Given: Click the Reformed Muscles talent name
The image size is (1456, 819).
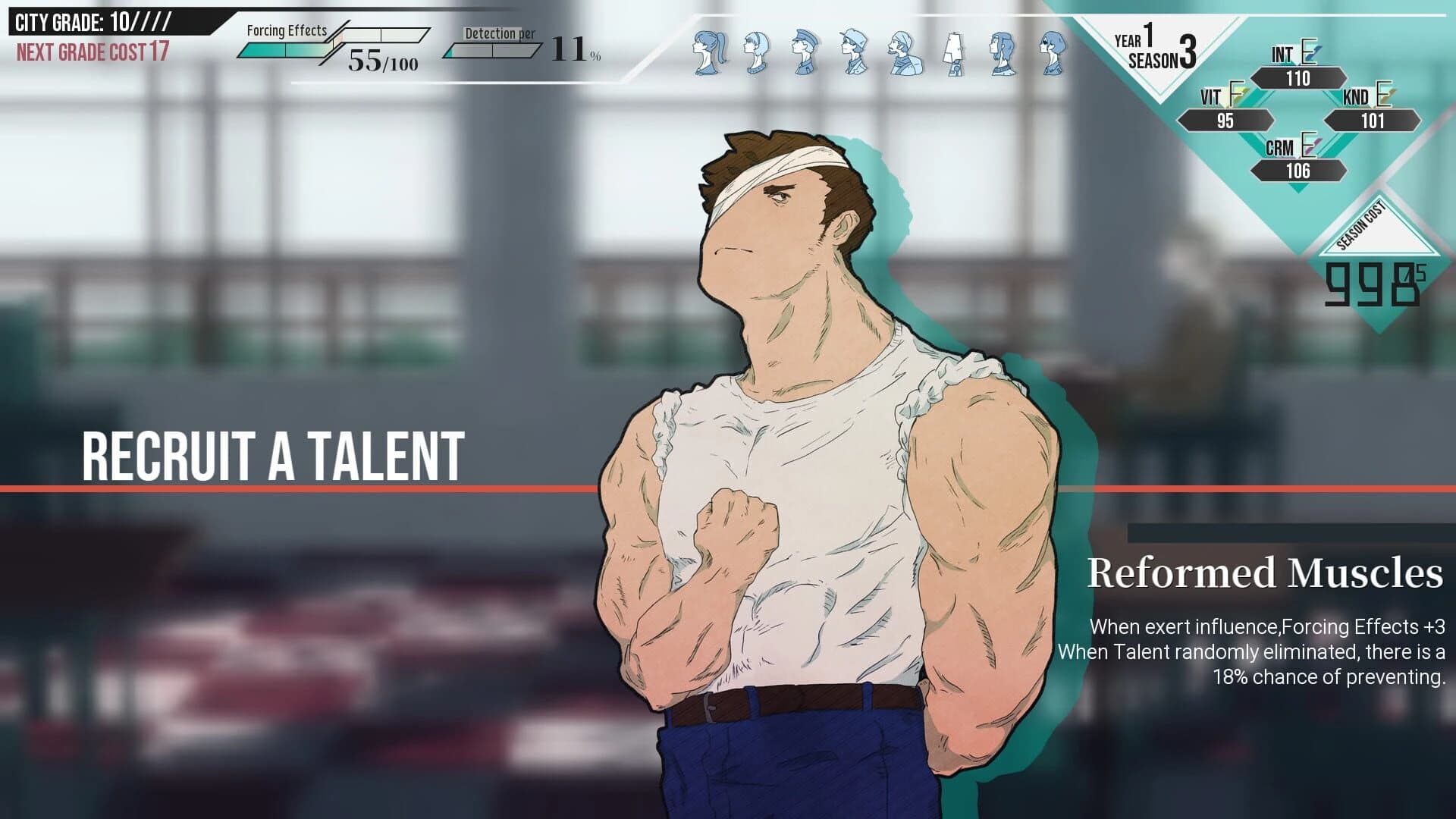Looking at the screenshot, I should [1264, 573].
